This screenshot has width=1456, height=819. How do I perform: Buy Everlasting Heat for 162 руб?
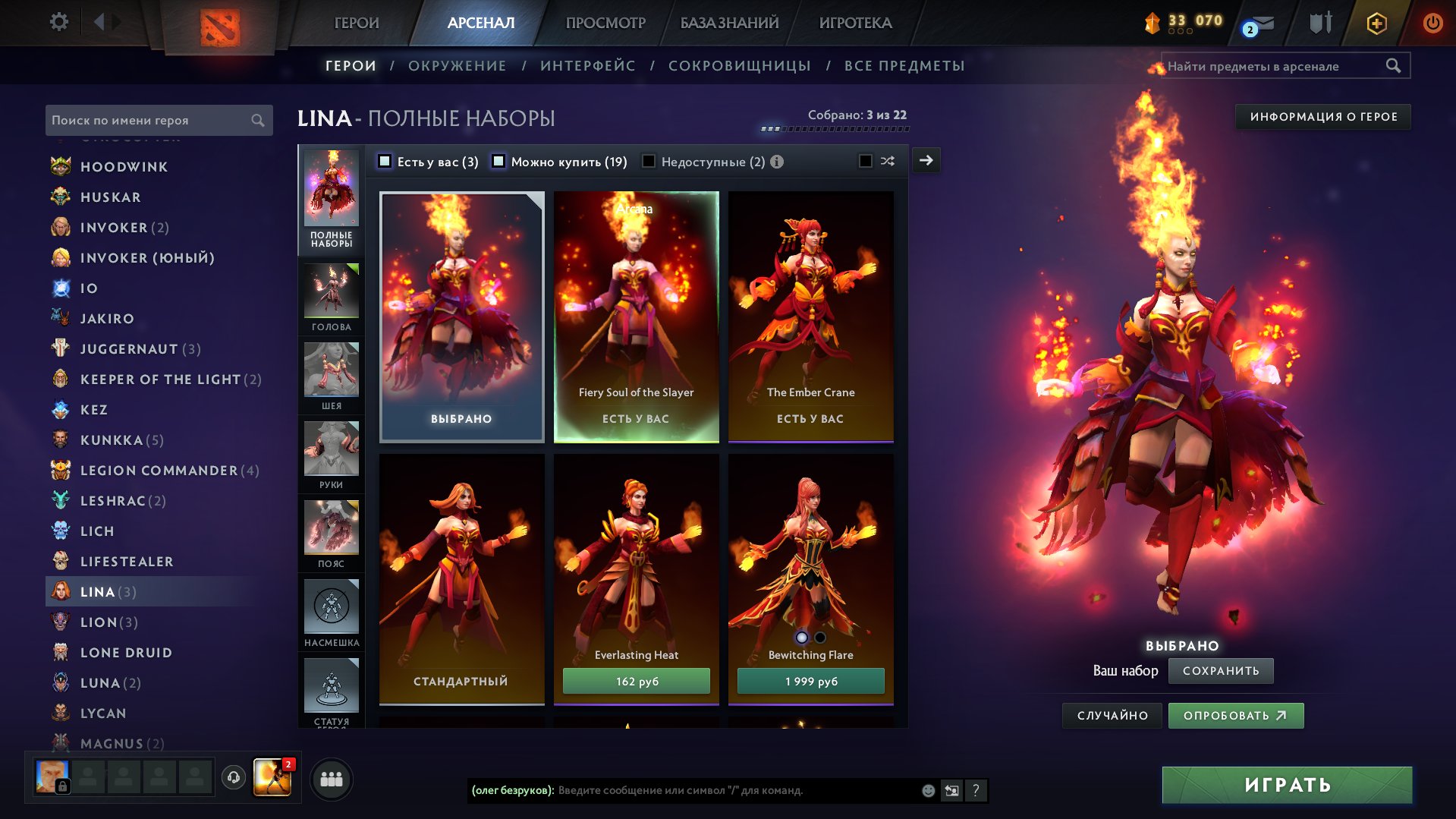pyautogui.click(x=636, y=681)
